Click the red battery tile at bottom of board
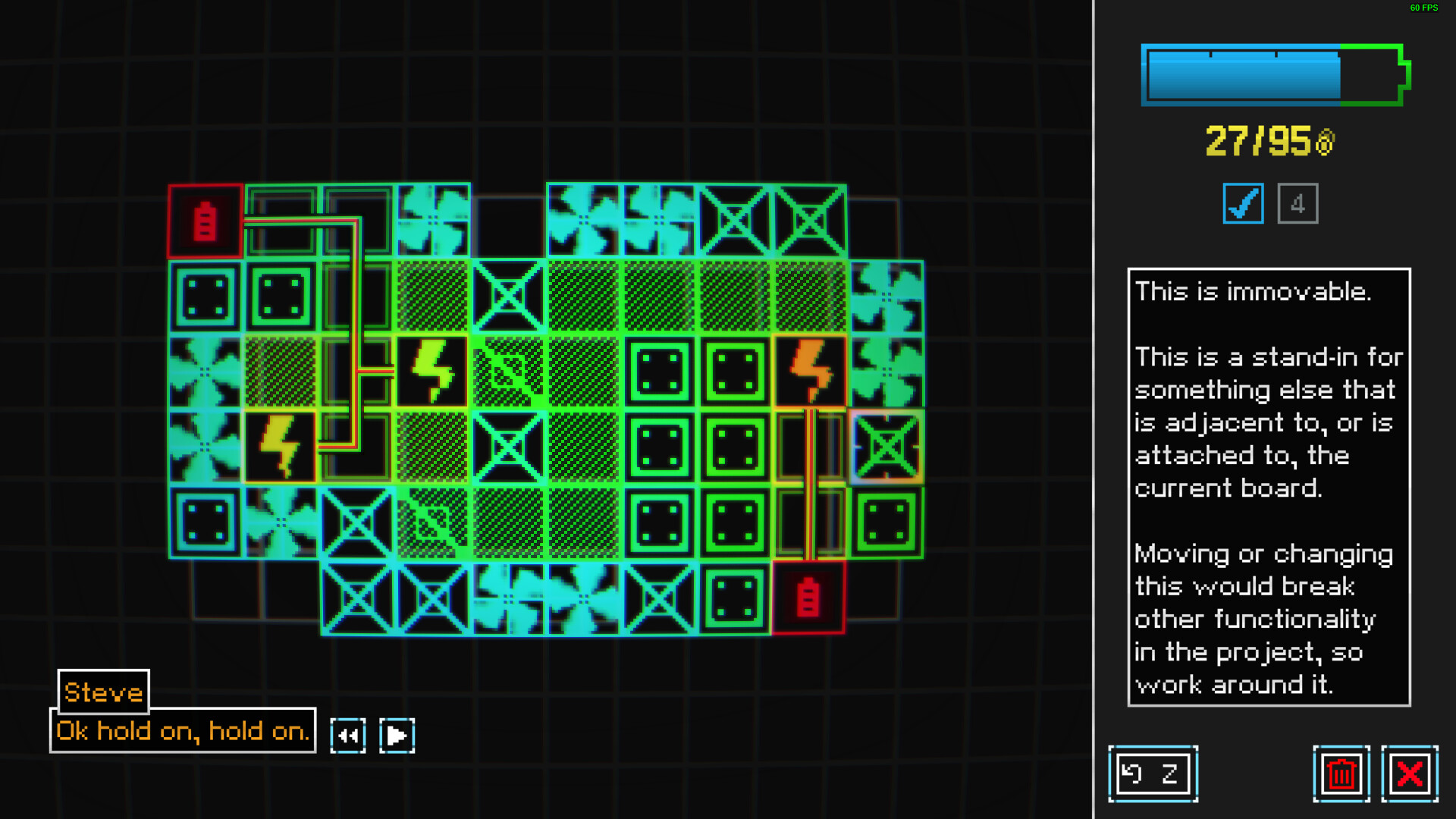The height and width of the screenshot is (819, 1456). click(x=809, y=597)
